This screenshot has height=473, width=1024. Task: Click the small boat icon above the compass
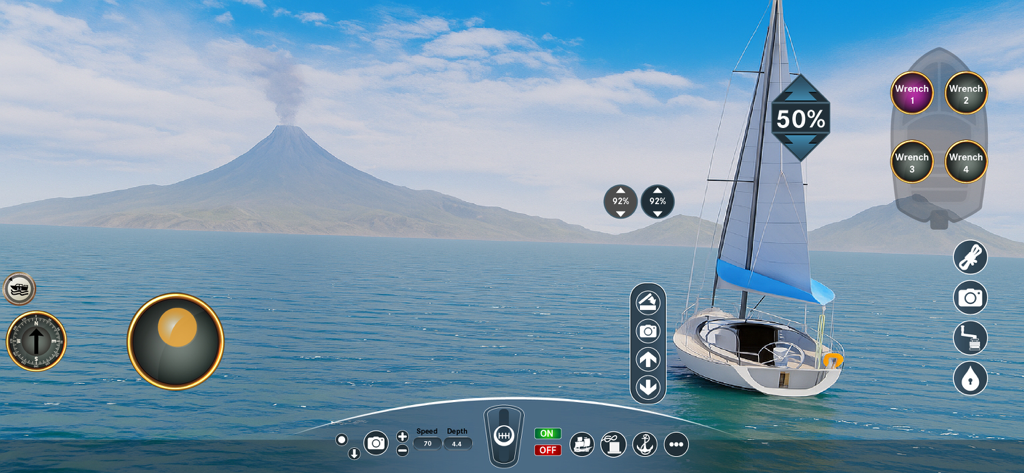19,289
